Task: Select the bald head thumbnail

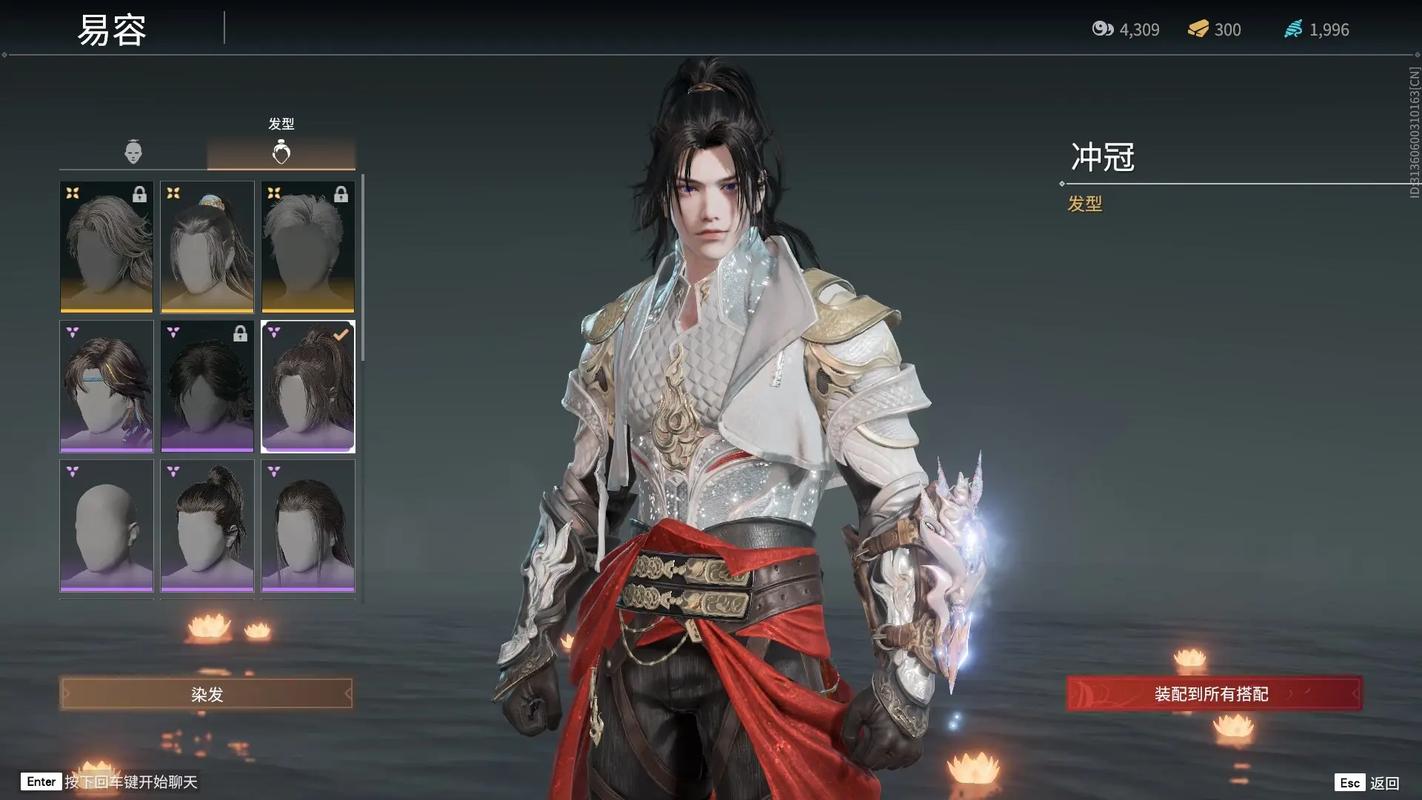Action: point(106,526)
